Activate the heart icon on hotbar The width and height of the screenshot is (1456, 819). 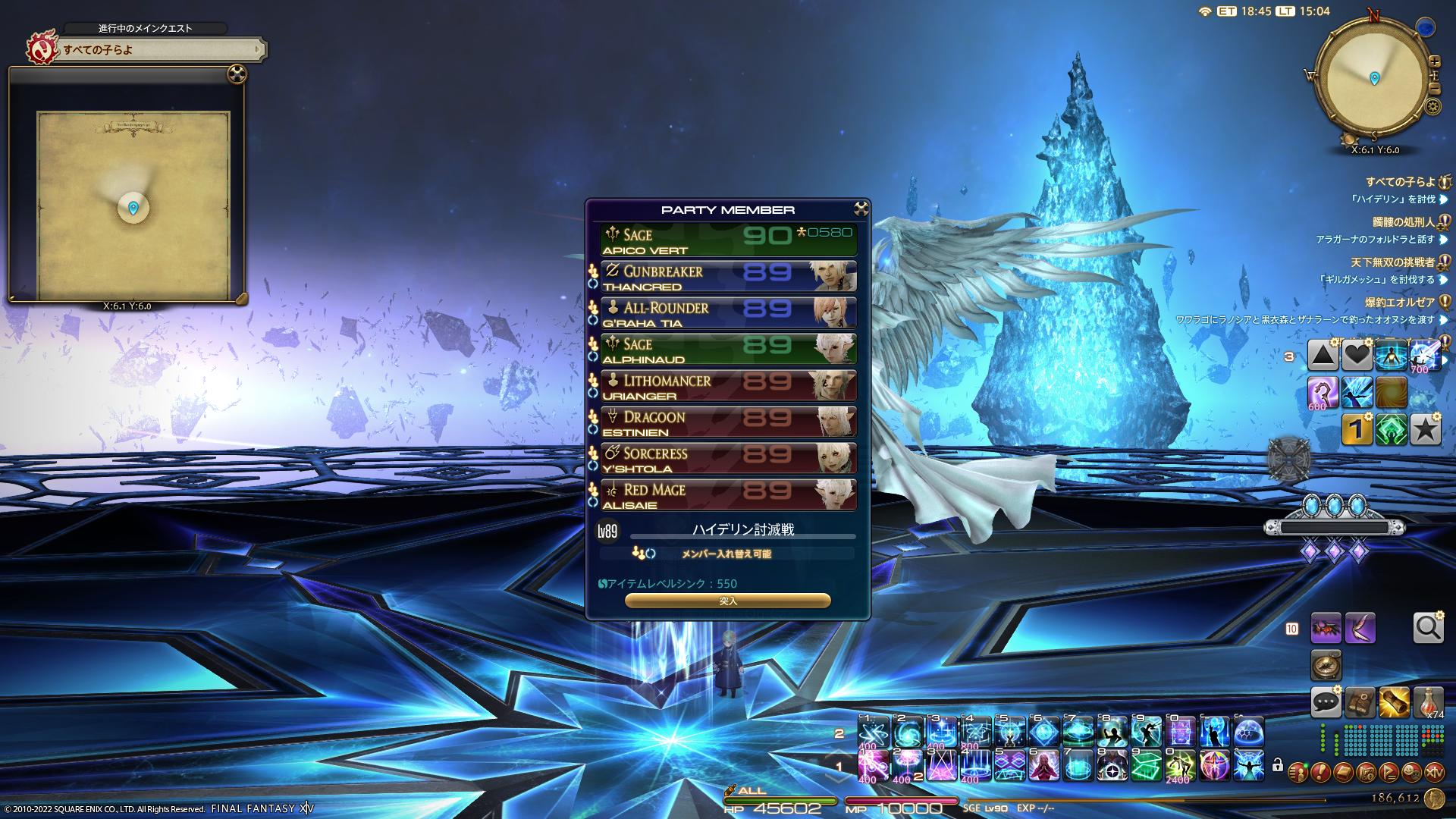click(x=1357, y=355)
